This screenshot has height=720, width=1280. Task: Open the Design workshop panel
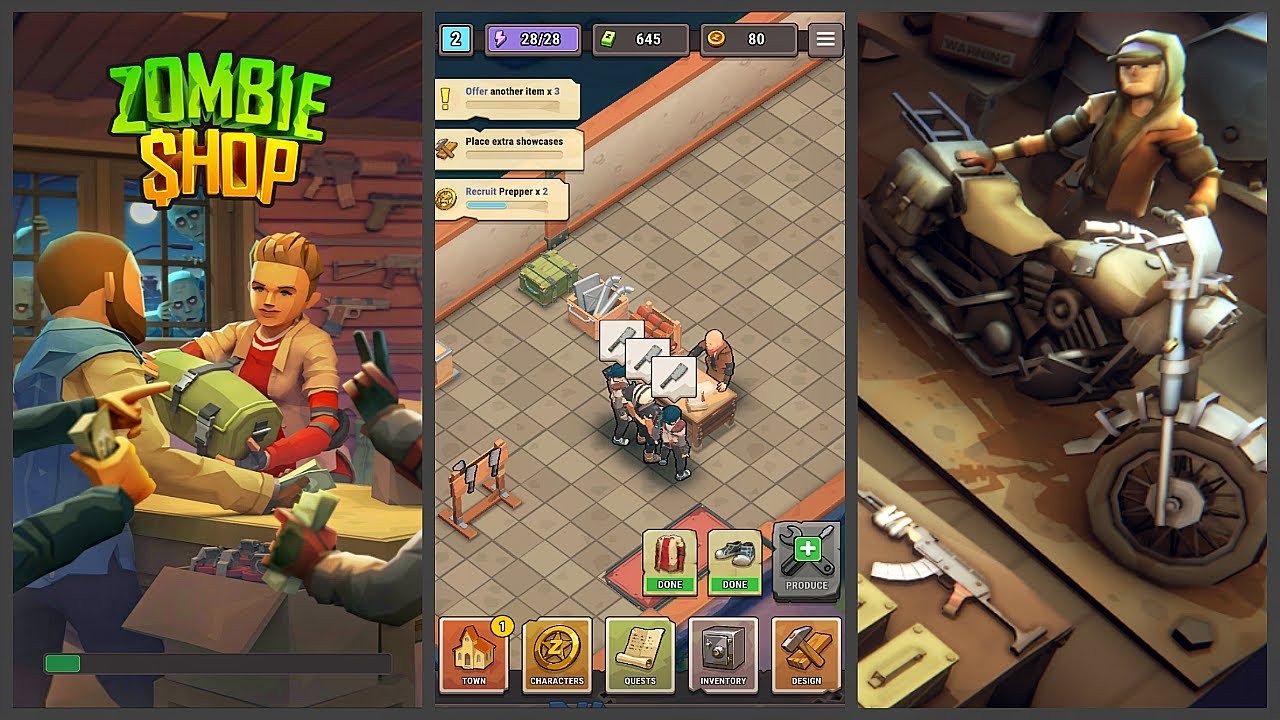coord(806,655)
